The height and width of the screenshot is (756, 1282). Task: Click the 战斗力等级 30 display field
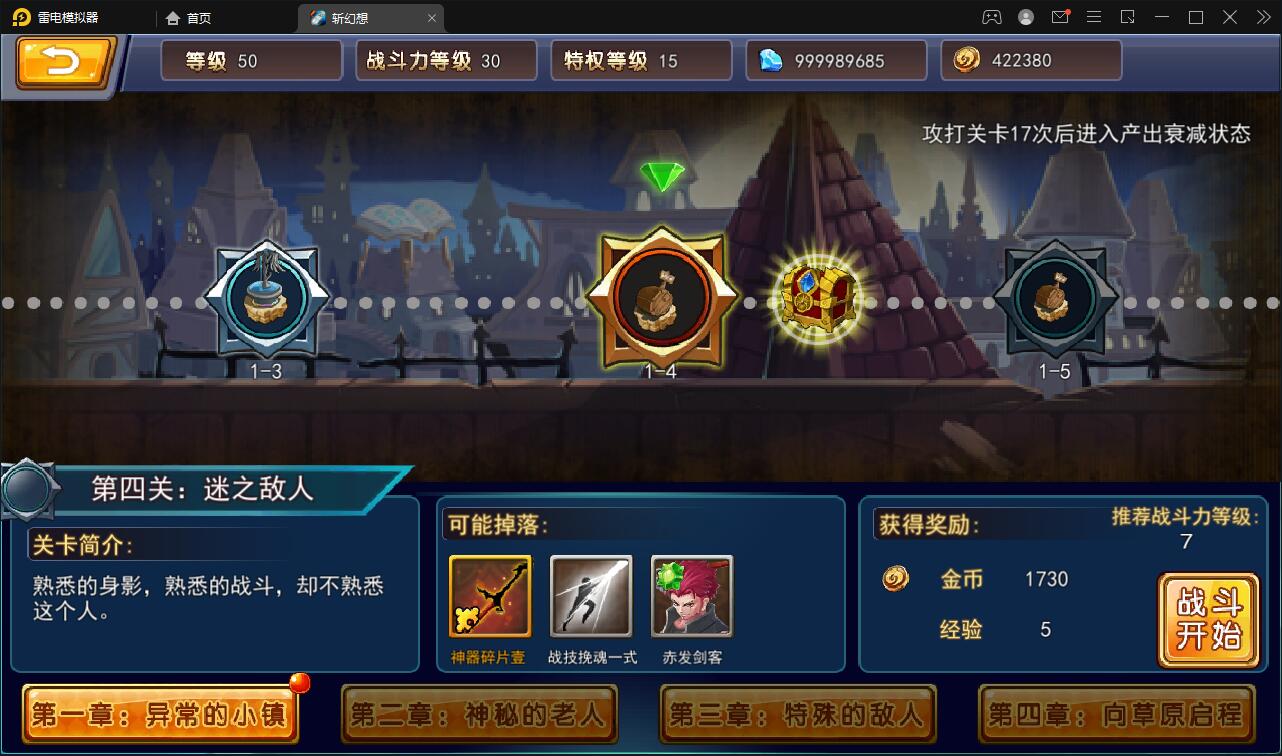point(446,60)
